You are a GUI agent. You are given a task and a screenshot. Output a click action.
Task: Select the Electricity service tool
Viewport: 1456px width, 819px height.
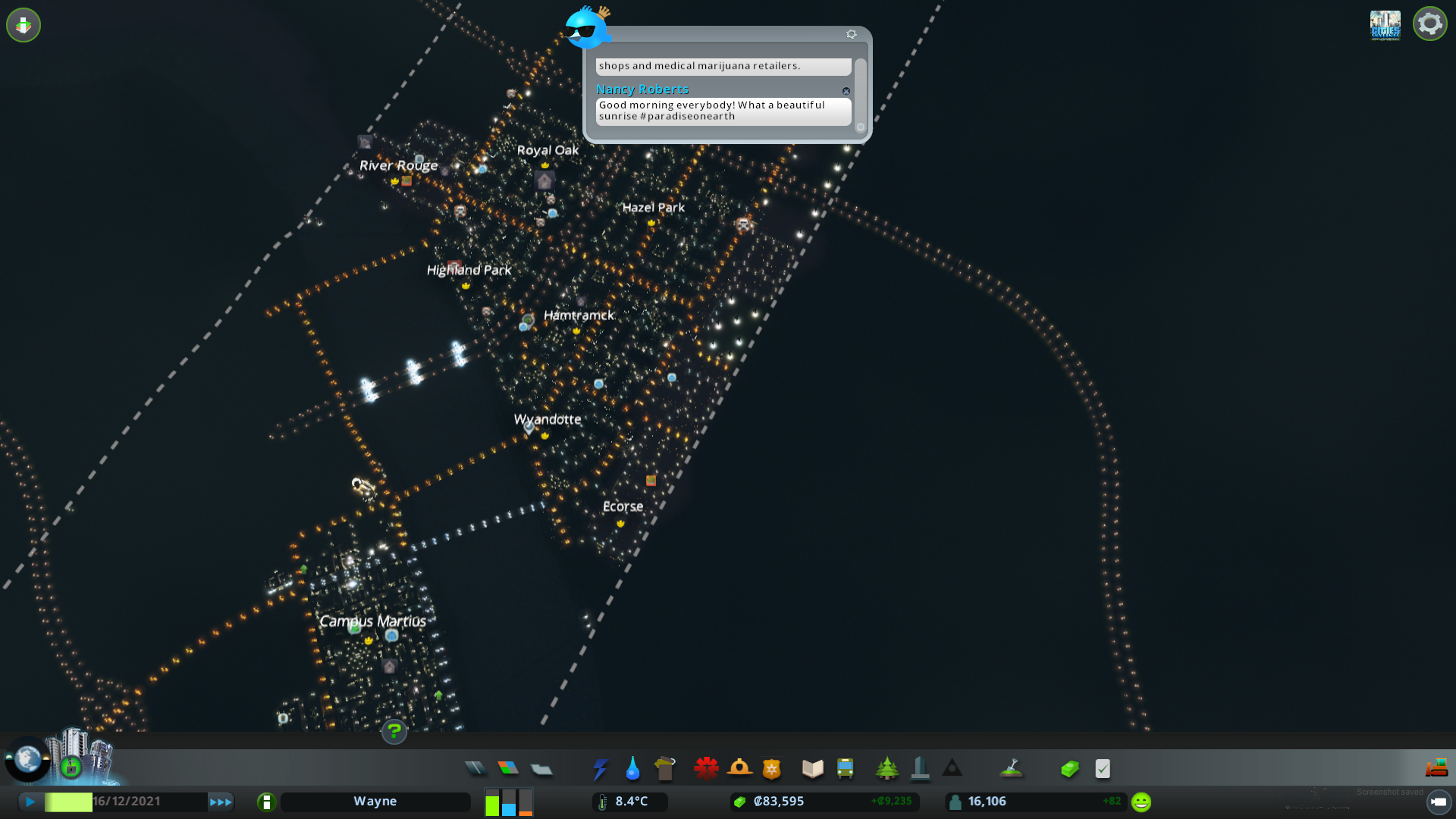coord(600,768)
